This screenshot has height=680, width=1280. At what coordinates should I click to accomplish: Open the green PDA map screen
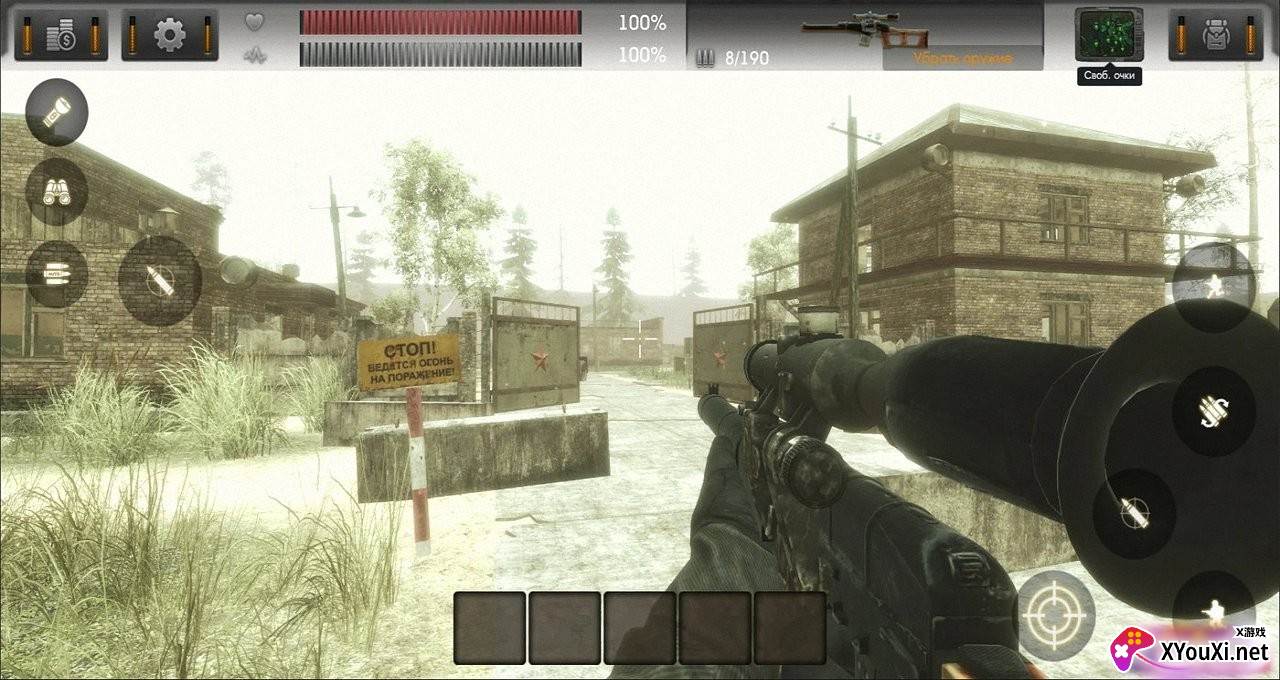tap(1109, 34)
